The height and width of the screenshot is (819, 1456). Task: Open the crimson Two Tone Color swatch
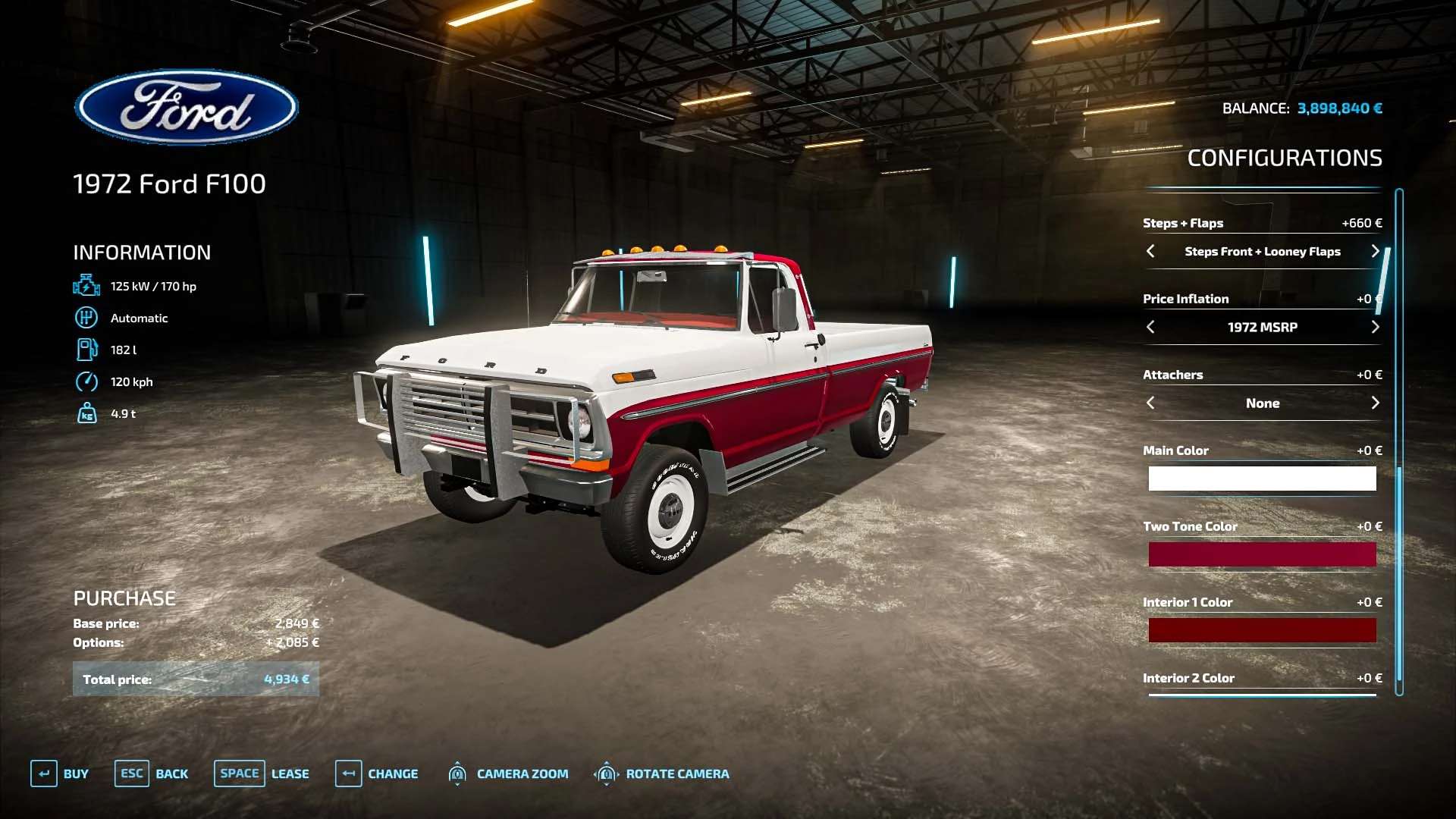click(x=1262, y=554)
